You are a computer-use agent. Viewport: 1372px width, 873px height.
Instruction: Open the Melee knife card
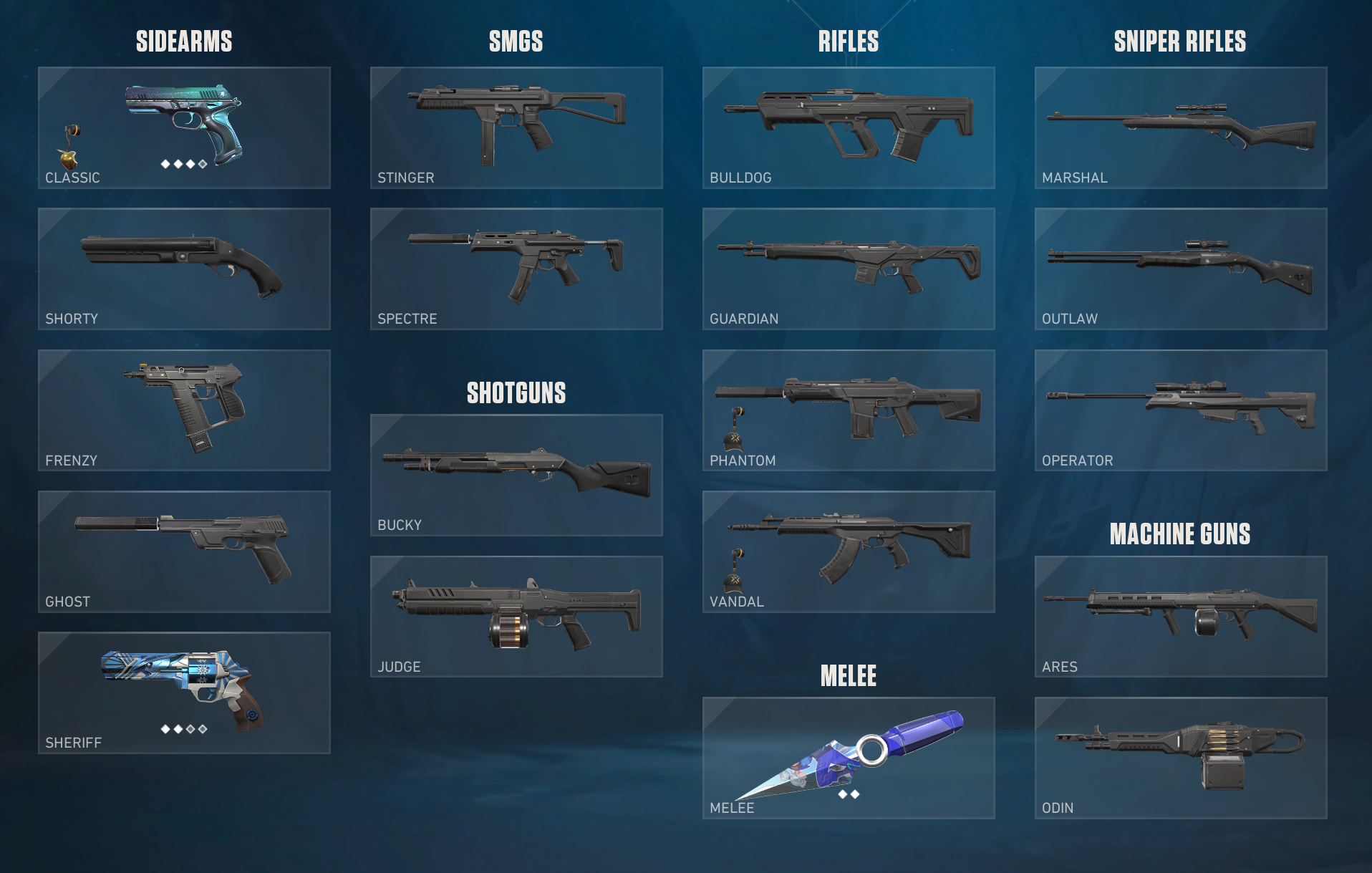pos(849,757)
